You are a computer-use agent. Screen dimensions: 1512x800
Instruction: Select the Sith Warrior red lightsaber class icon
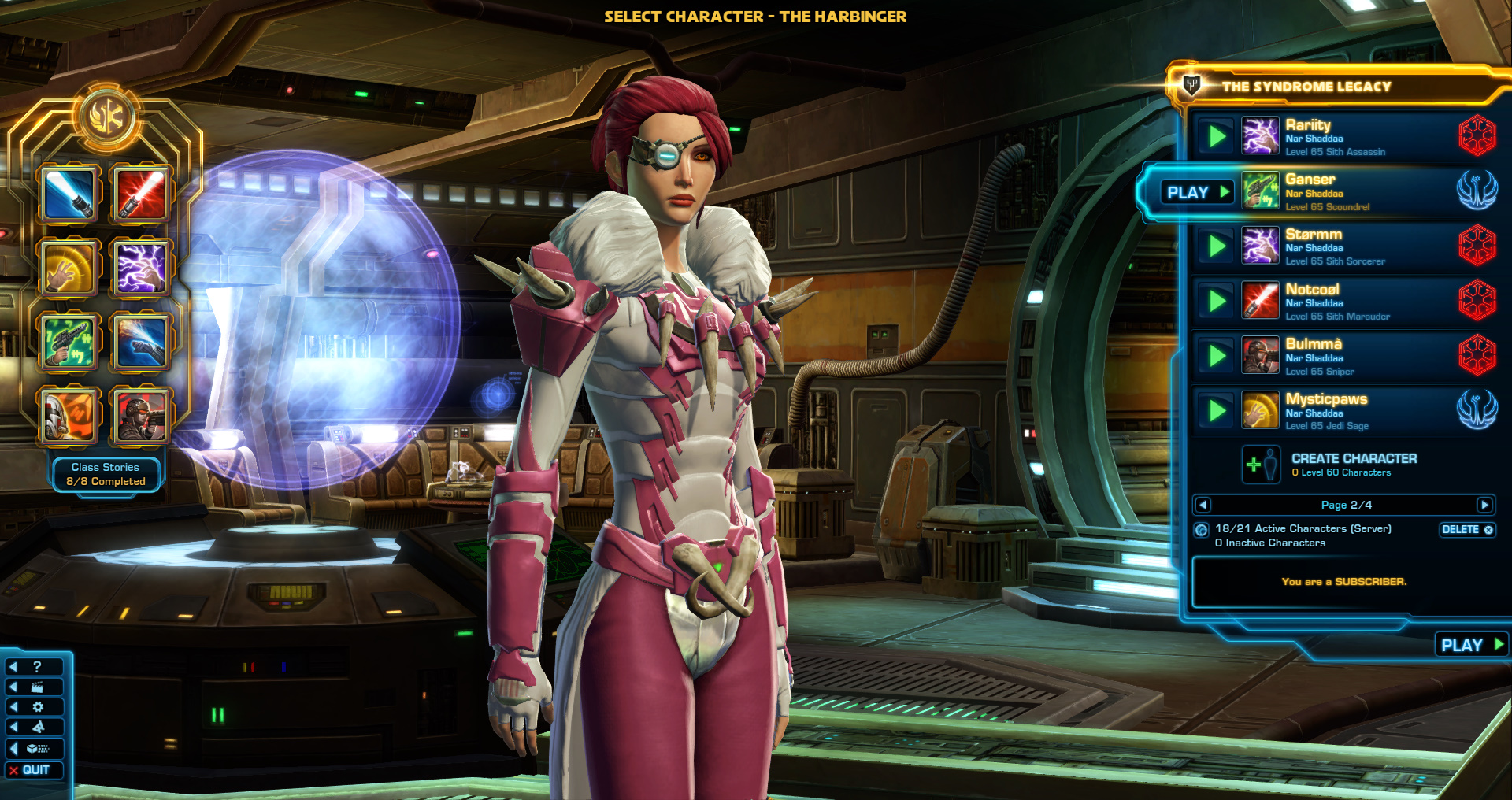pyautogui.click(x=144, y=193)
